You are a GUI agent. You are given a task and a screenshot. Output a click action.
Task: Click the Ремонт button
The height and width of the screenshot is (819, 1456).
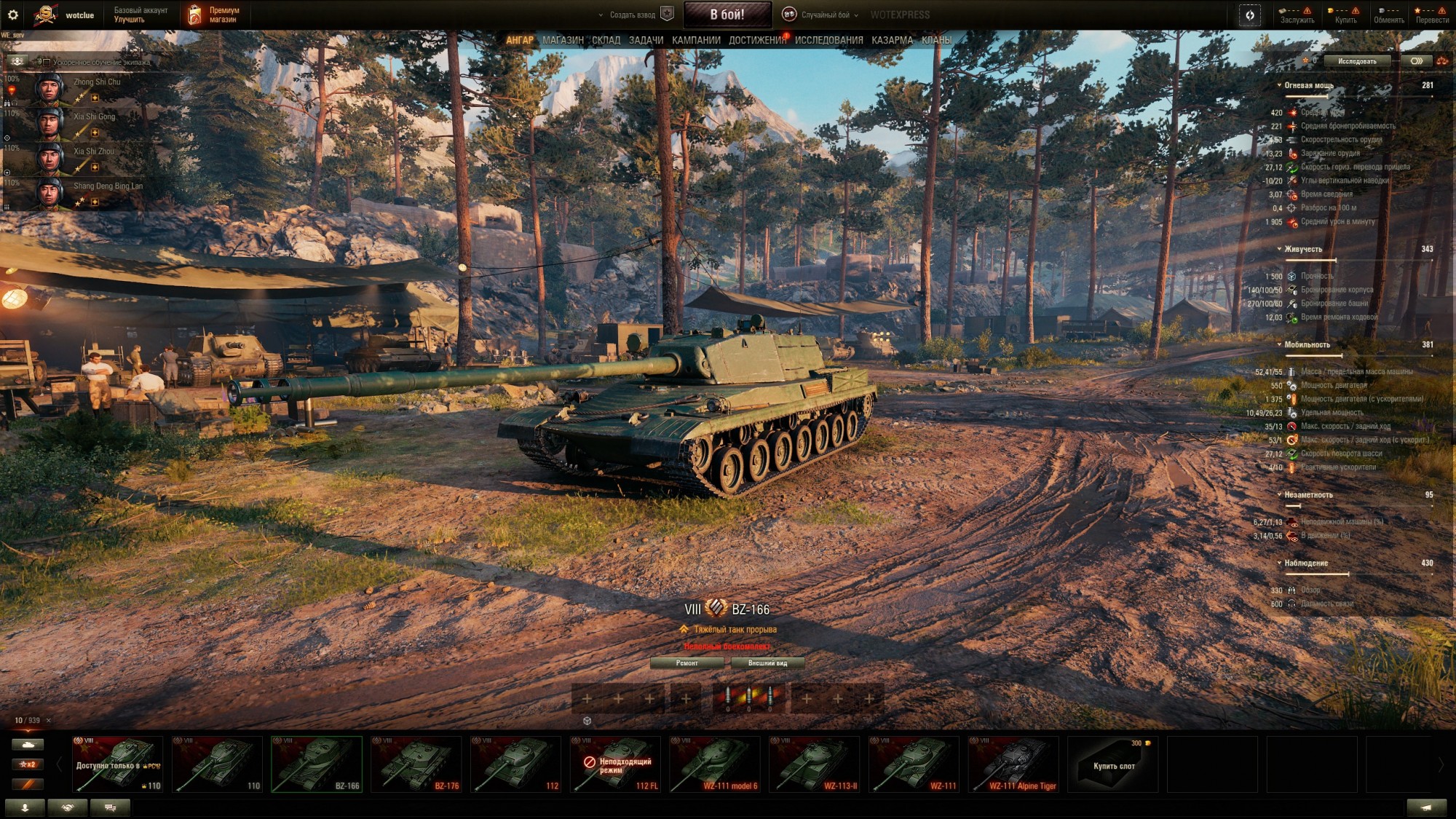[687, 663]
